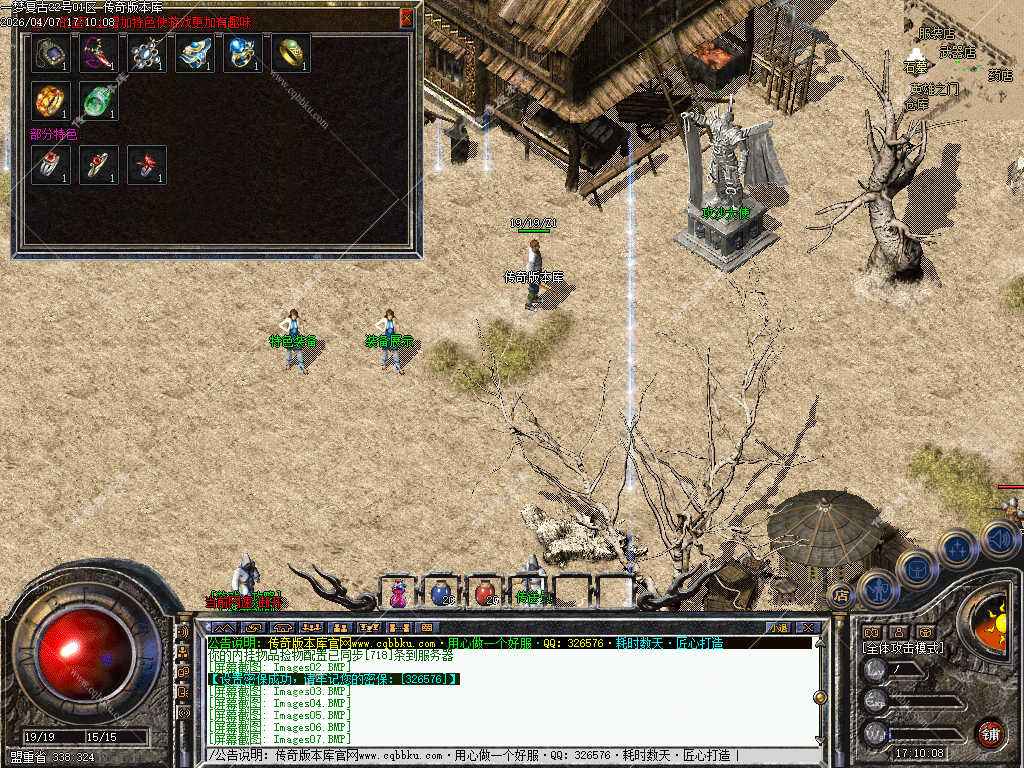Click the blue orb gold ring slot
The width and height of the screenshot is (1024, 768).
click(243, 53)
